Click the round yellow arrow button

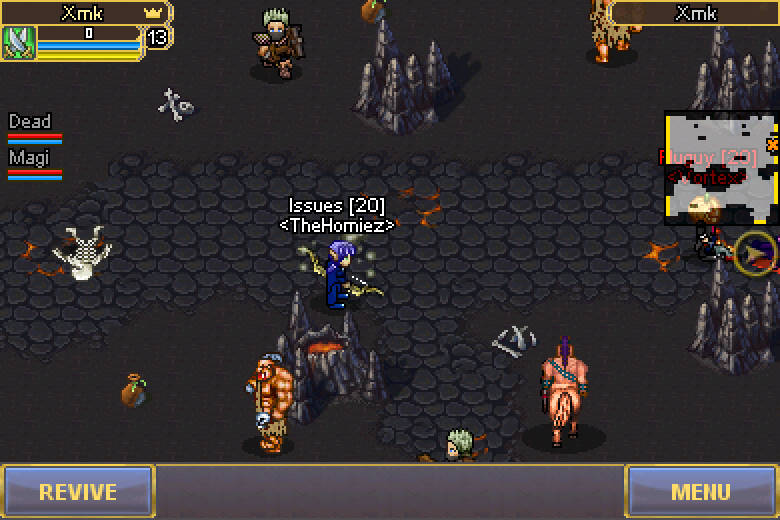point(756,253)
